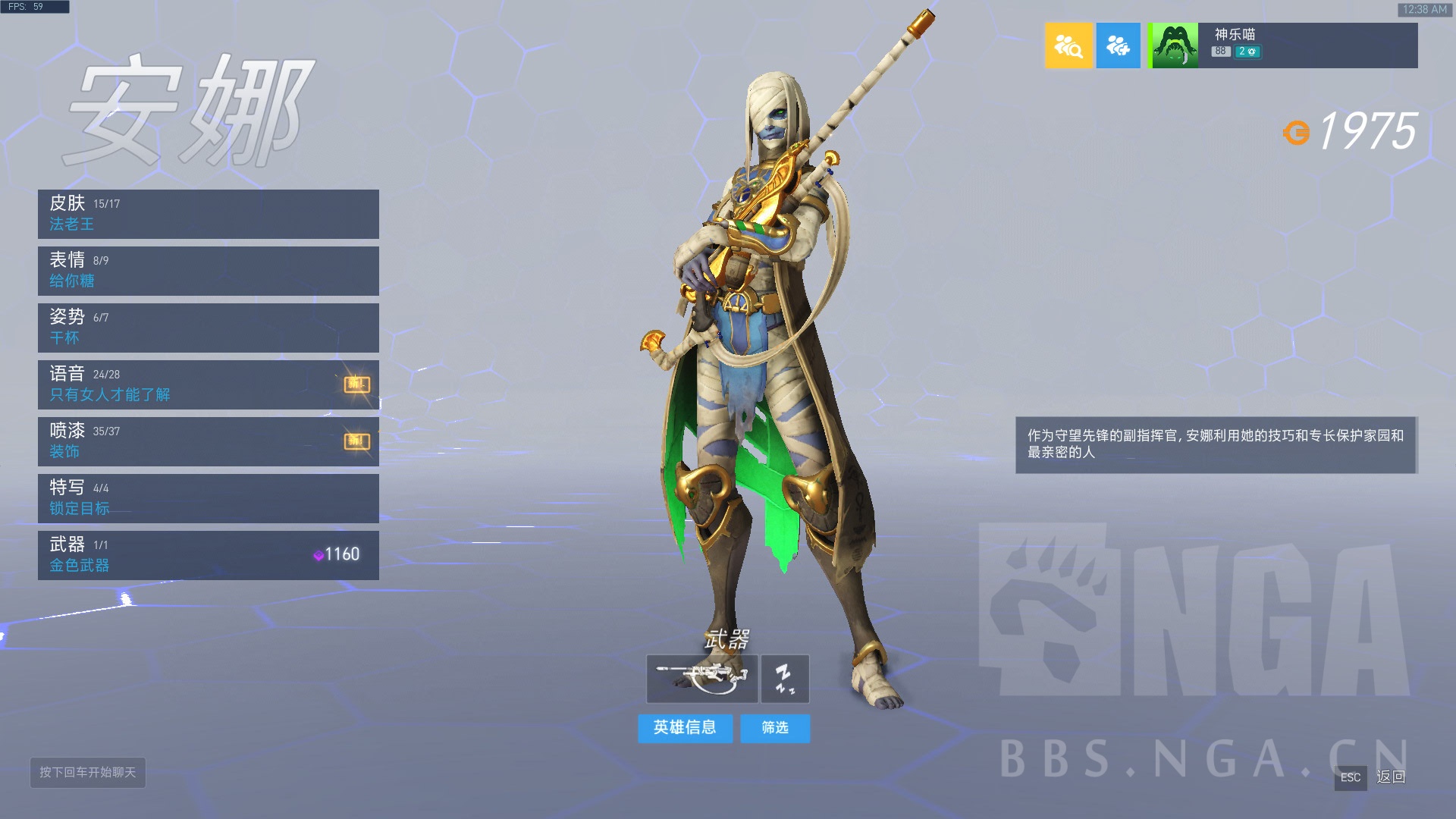Open the 武器 golden weapon category
The width and height of the screenshot is (1456, 819).
(208, 555)
